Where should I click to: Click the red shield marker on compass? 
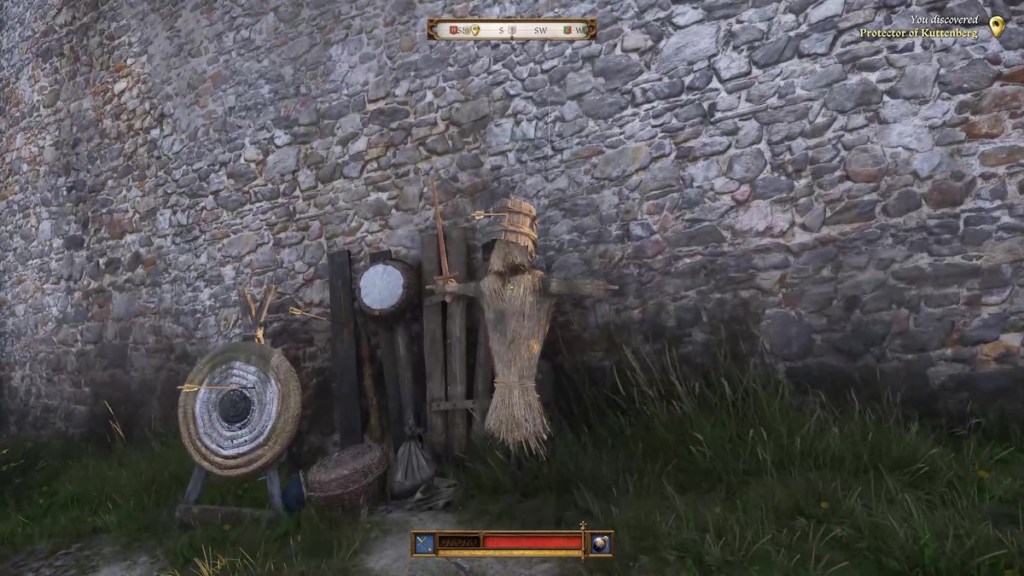click(453, 30)
